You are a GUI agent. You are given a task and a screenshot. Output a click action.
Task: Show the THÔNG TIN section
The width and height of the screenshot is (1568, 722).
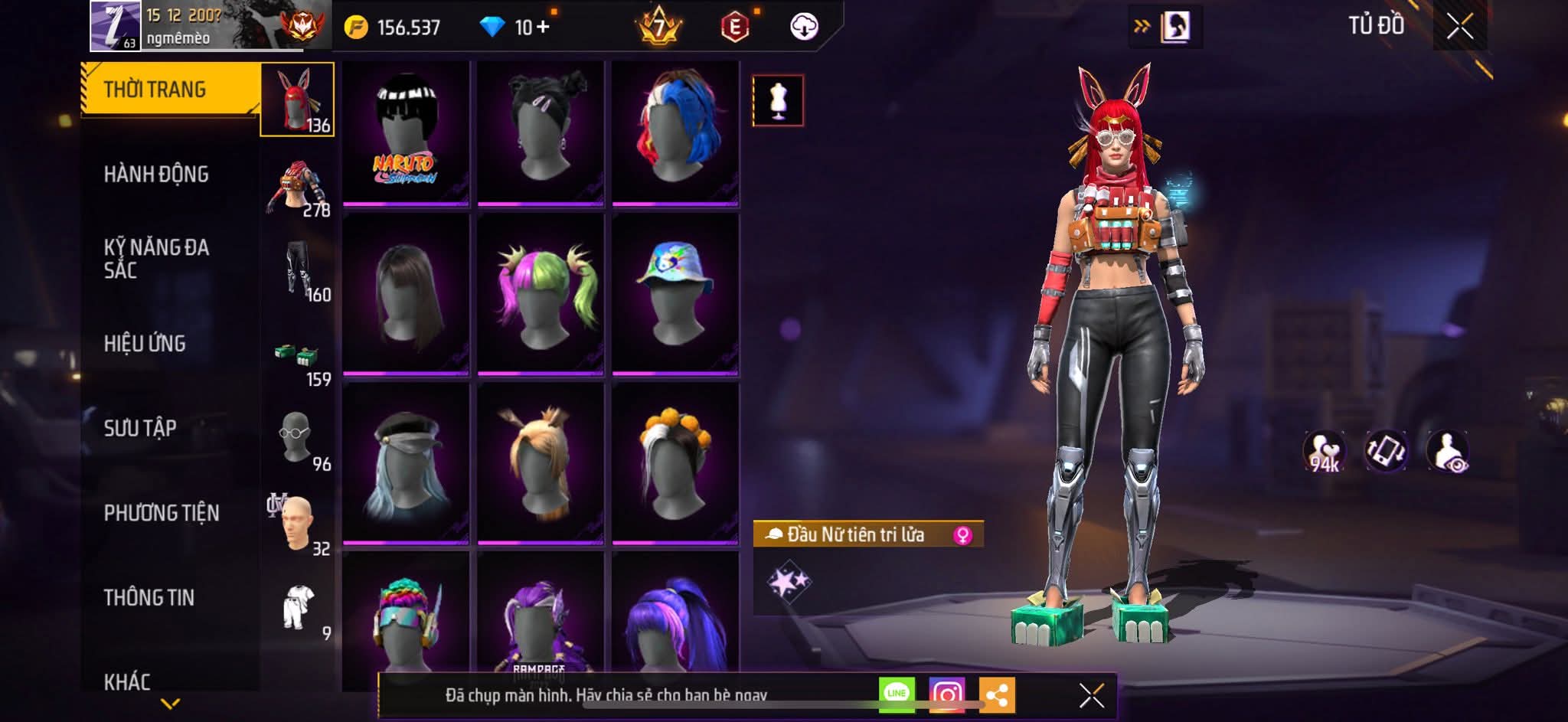tap(149, 597)
